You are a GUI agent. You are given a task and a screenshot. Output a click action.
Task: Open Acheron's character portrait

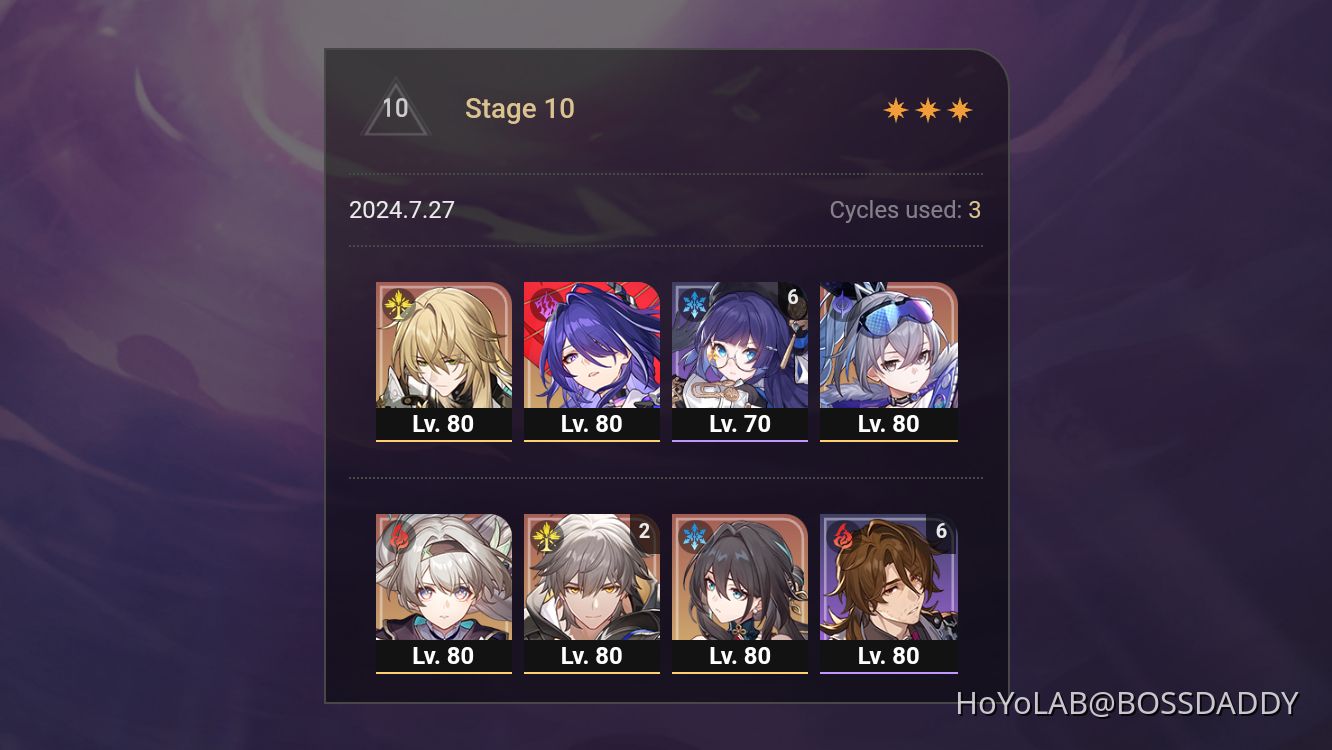pyautogui.click(x=592, y=350)
